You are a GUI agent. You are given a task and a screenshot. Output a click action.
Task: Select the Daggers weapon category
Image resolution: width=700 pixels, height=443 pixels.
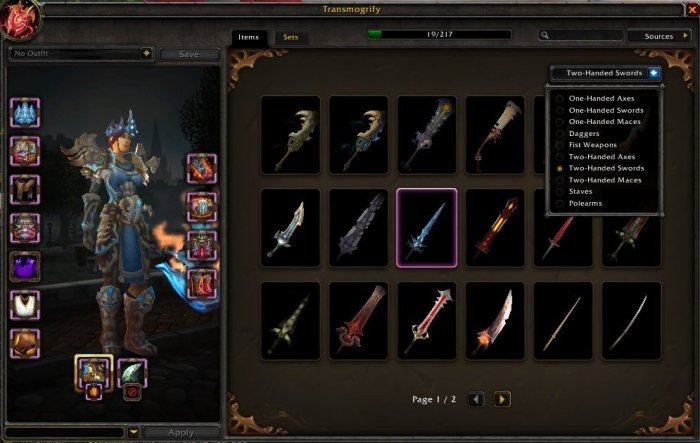tap(585, 134)
